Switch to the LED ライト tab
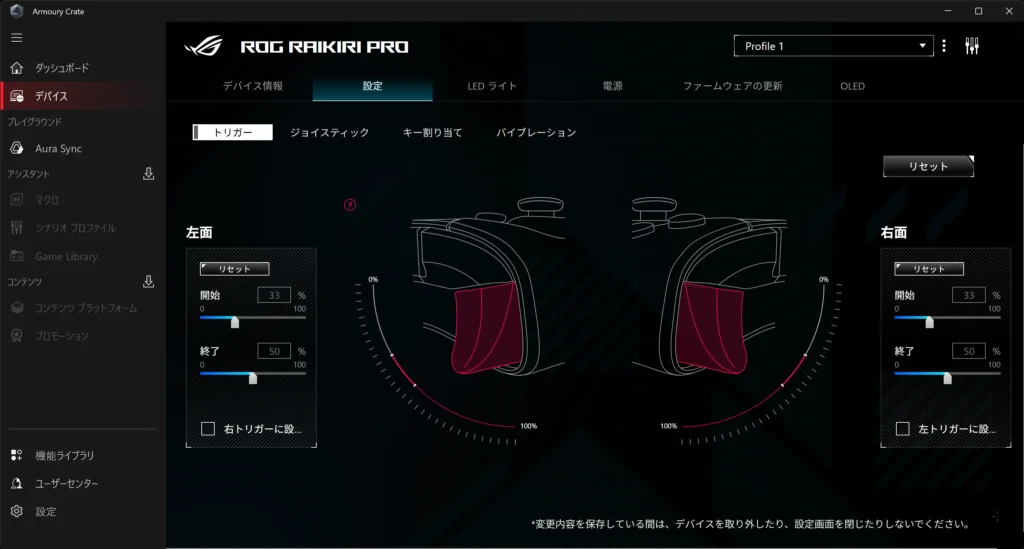The height and width of the screenshot is (549, 1024). point(492,86)
